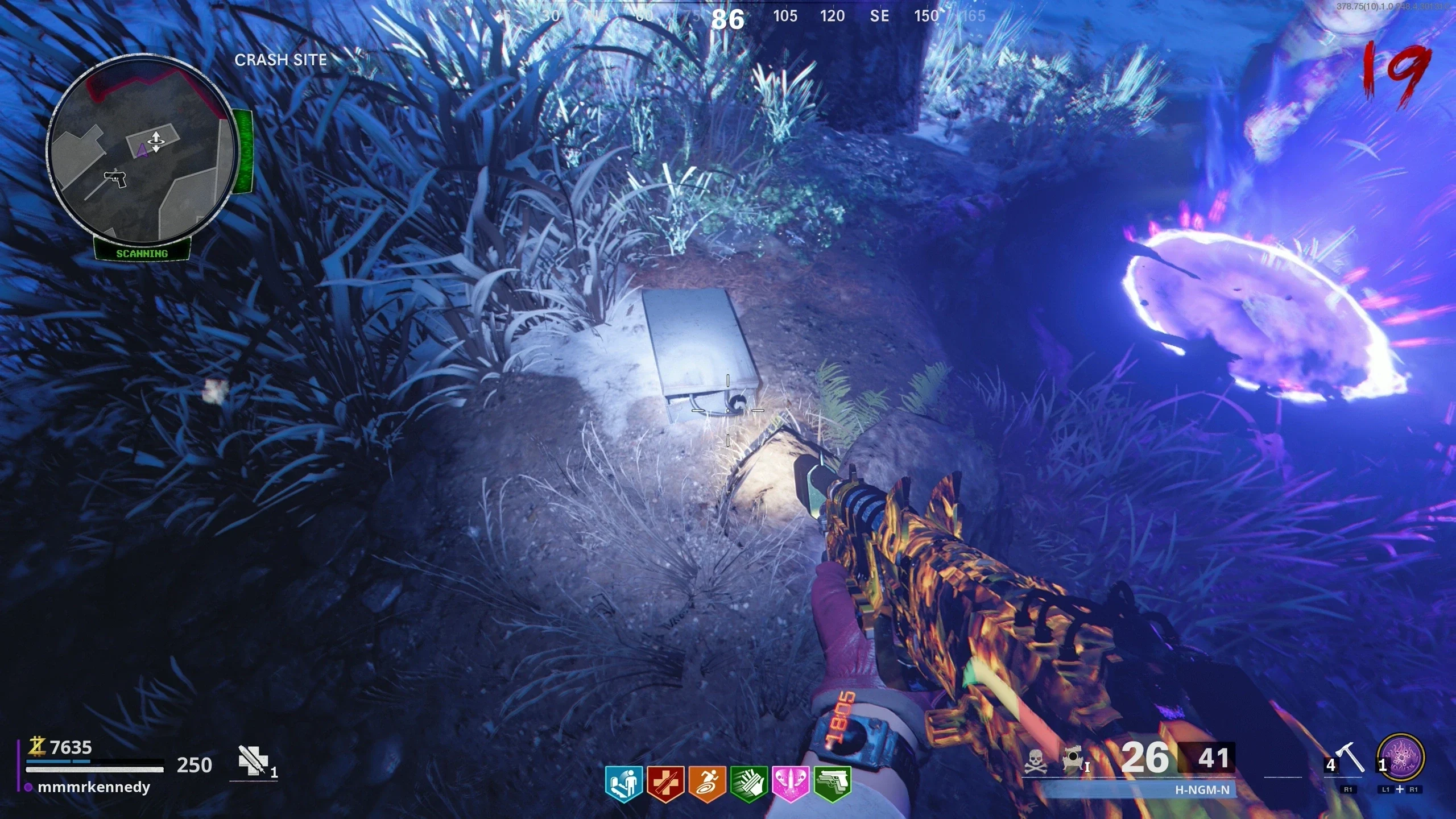Click the jump pad arrows marker on minimap
Viewport: 1456px width, 819px height.
[155, 140]
